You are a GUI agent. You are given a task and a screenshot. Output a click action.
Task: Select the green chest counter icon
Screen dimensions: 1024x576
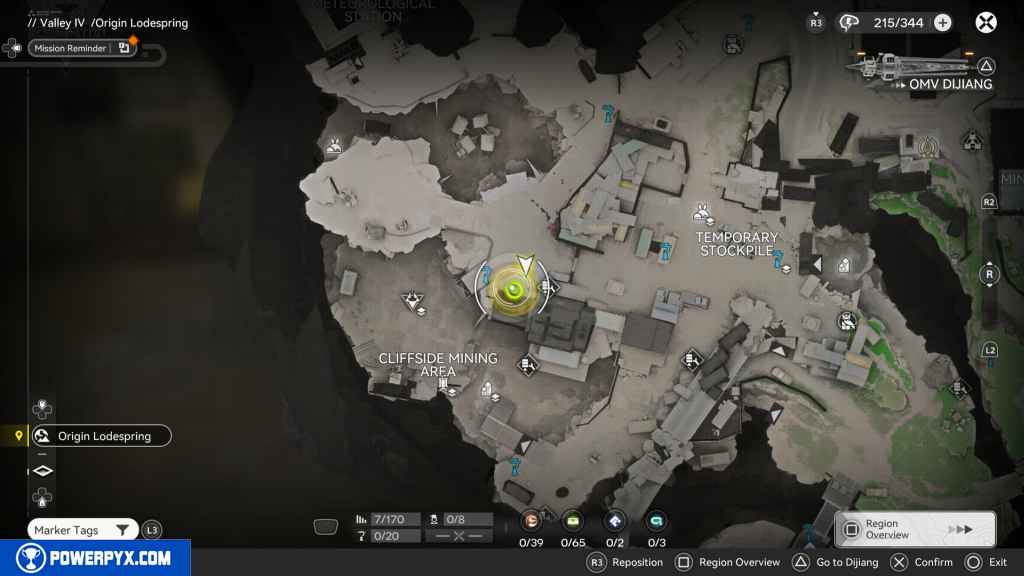pyautogui.click(x=573, y=521)
